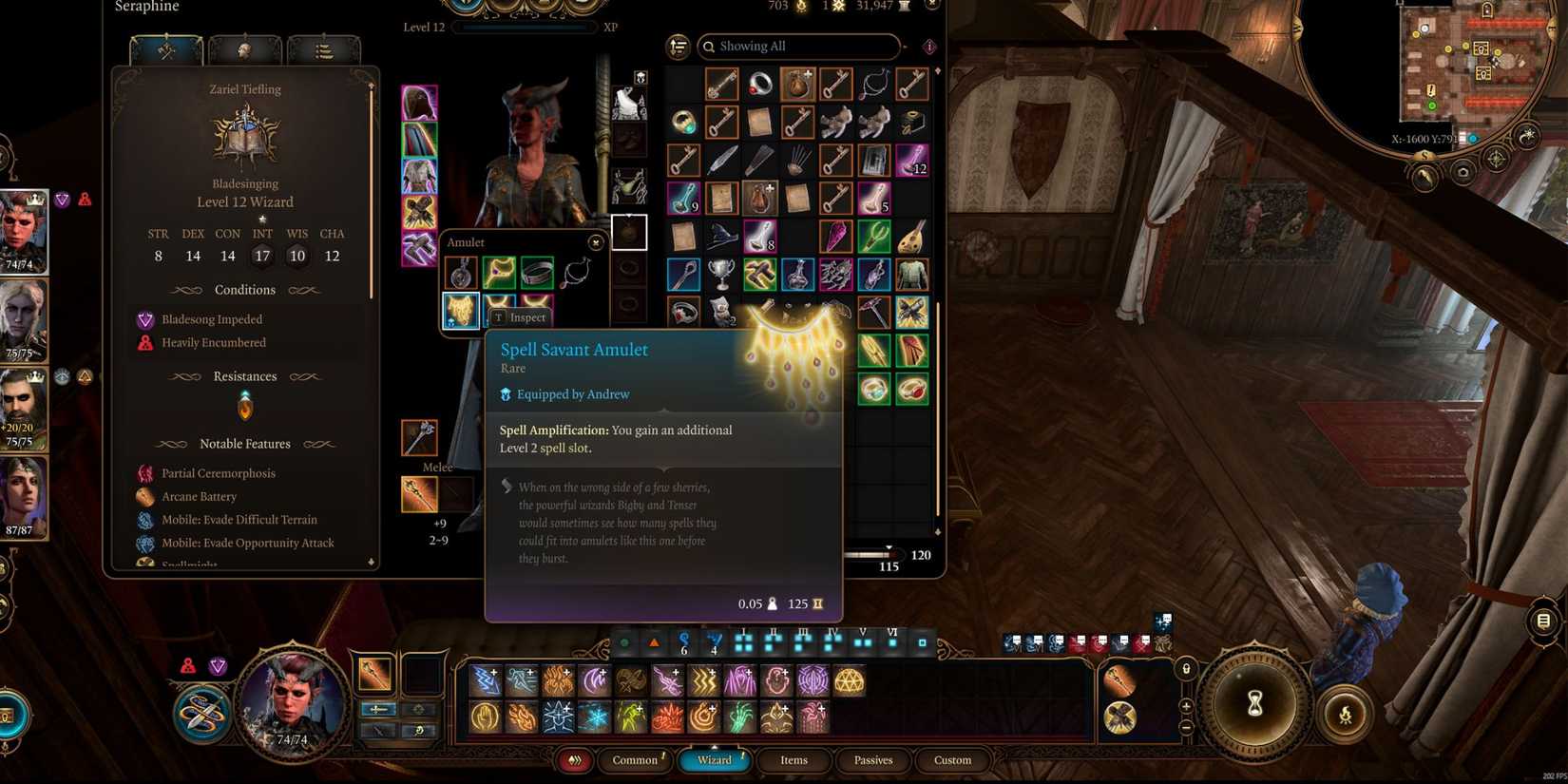Image resolution: width=1568 pixels, height=784 pixels.
Task: Open the Items hotbar tab
Action: click(794, 760)
